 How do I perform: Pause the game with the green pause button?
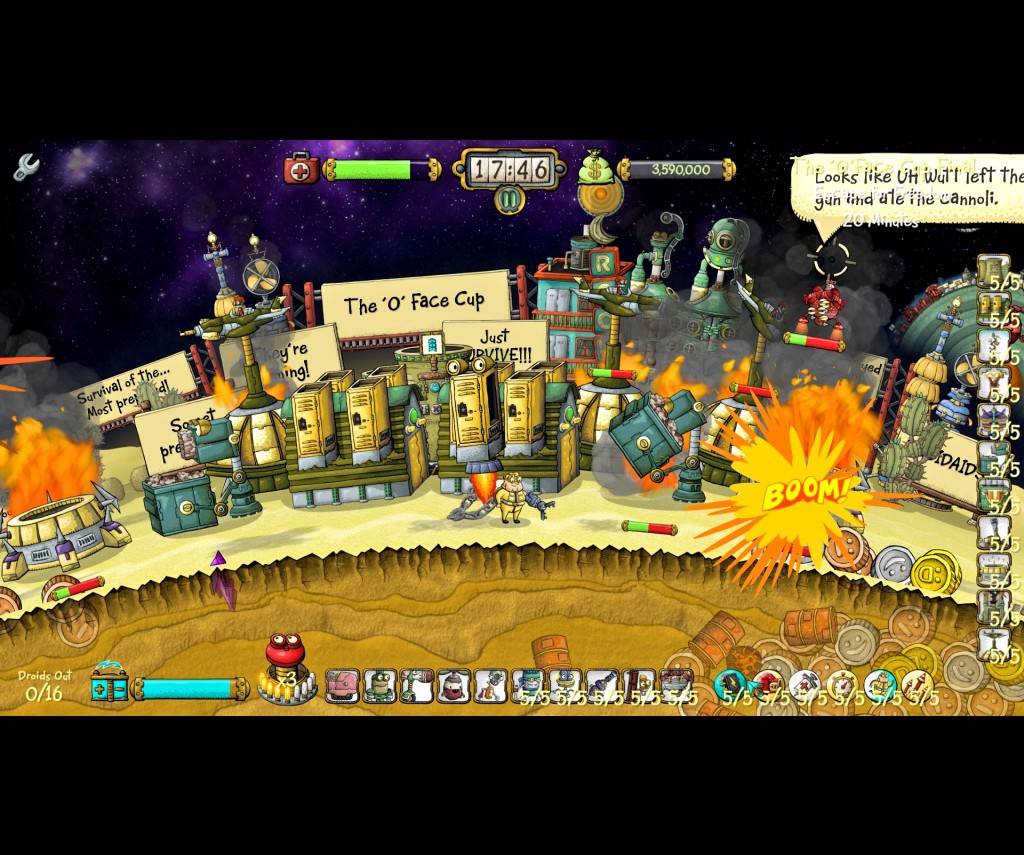pyautogui.click(x=510, y=199)
